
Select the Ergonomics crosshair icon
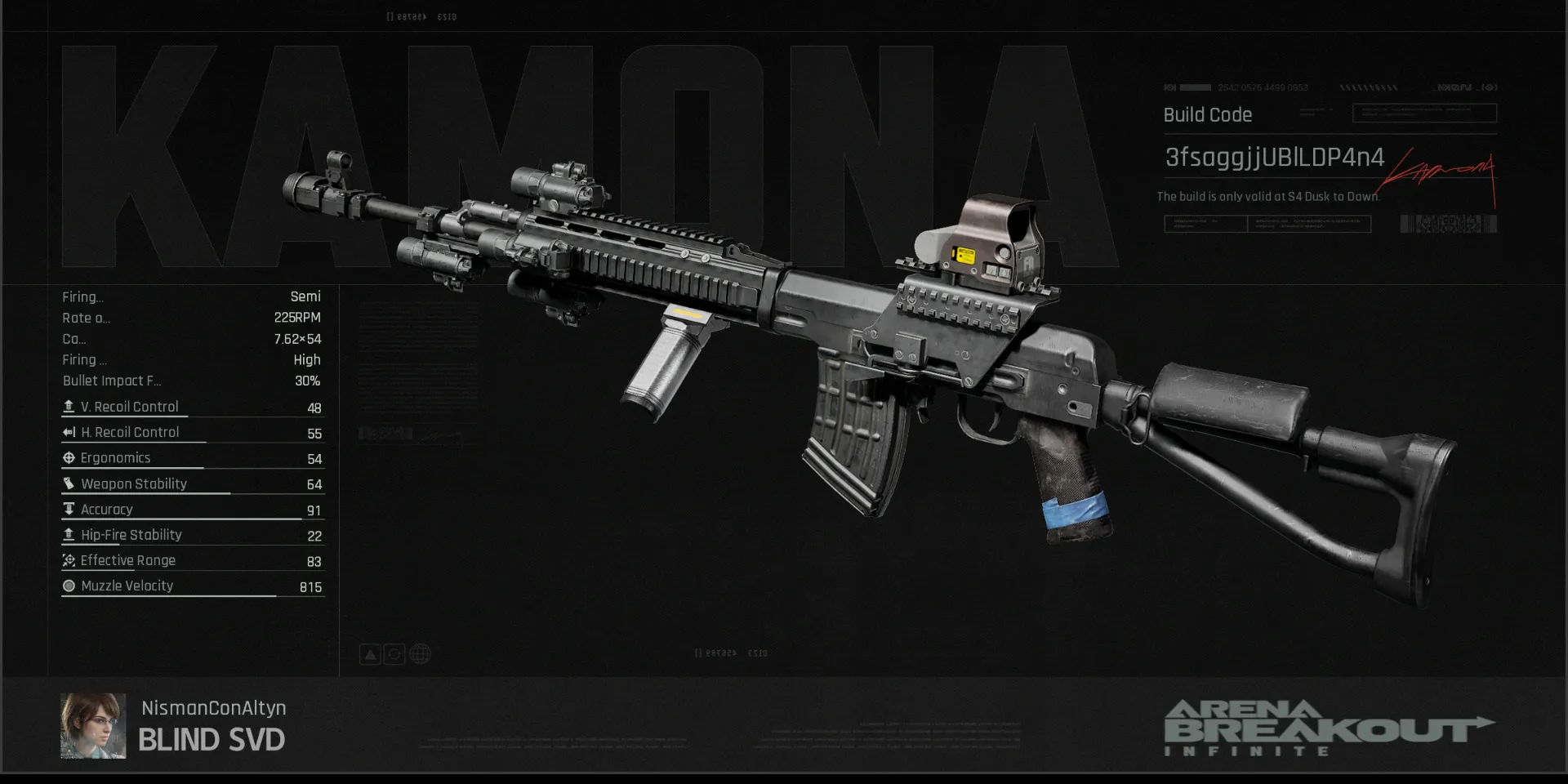pyautogui.click(x=69, y=457)
